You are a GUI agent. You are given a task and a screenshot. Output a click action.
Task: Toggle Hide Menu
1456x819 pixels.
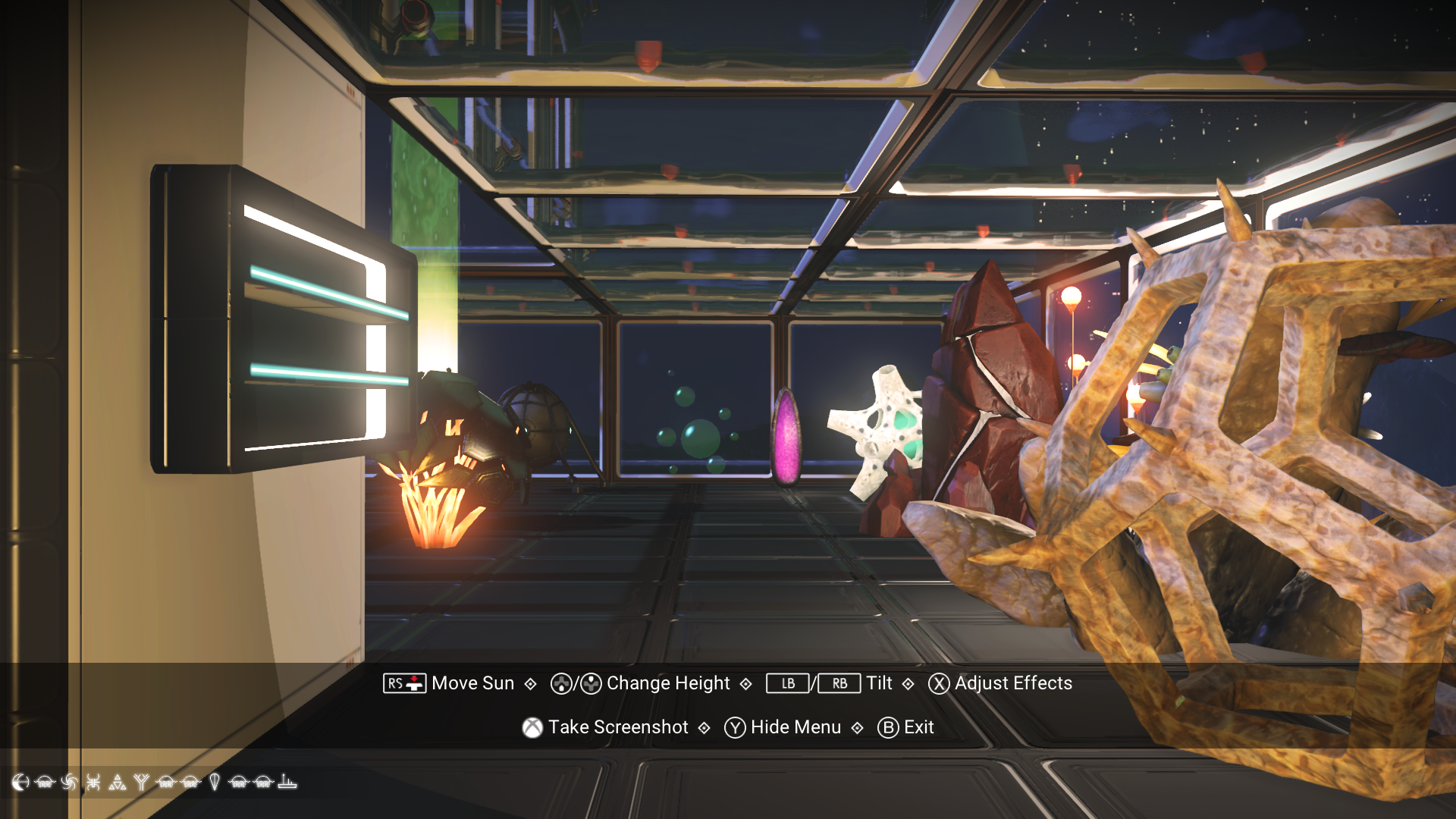coord(795,727)
